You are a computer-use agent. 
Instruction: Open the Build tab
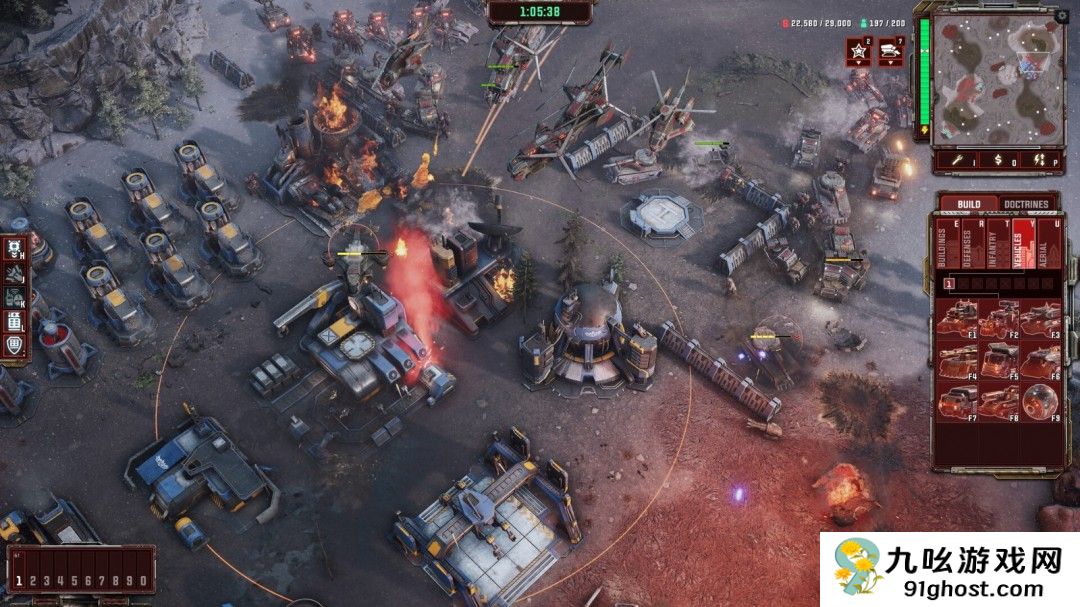pos(968,205)
